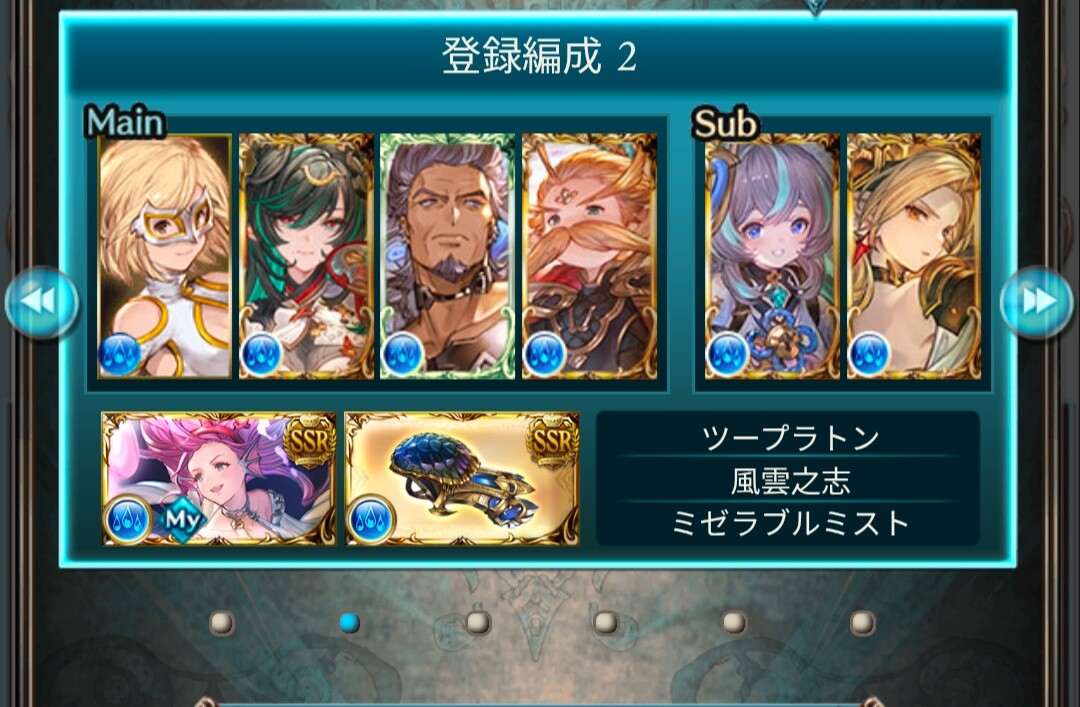Pick the orange-mustached character portrait
1080x707 pixels.
(589, 256)
